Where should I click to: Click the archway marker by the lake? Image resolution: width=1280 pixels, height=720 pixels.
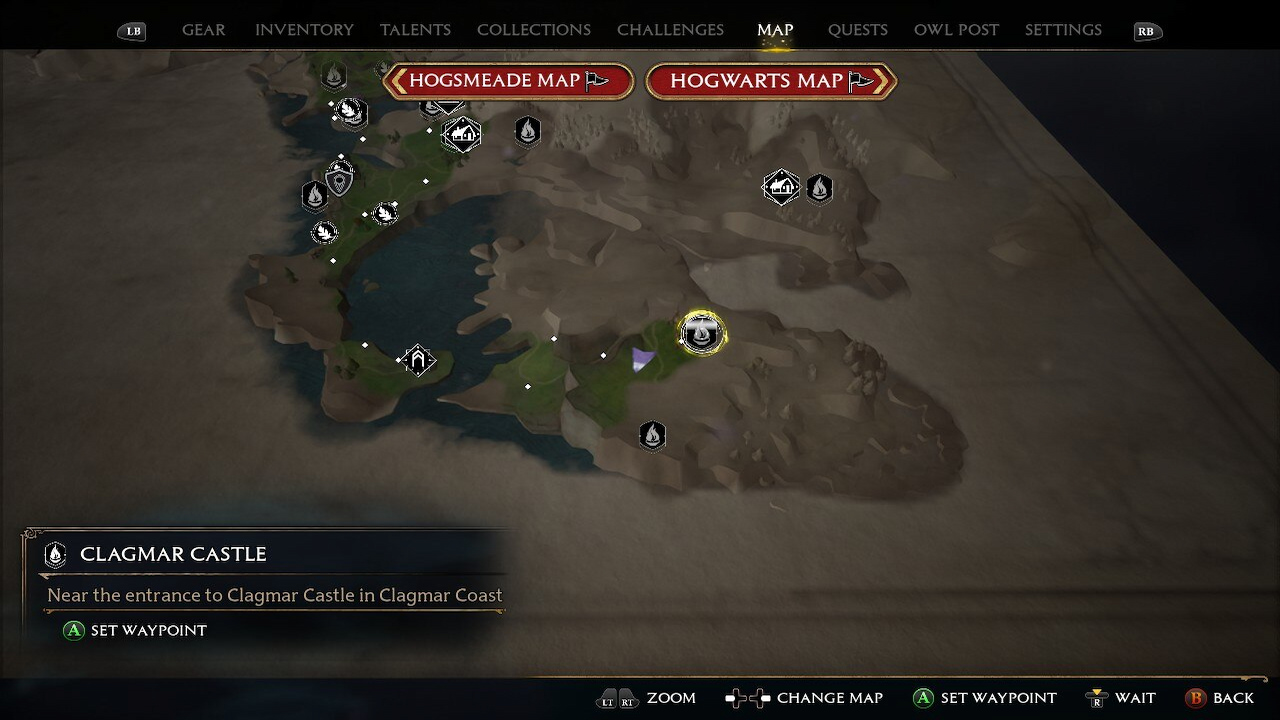pos(418,359)
